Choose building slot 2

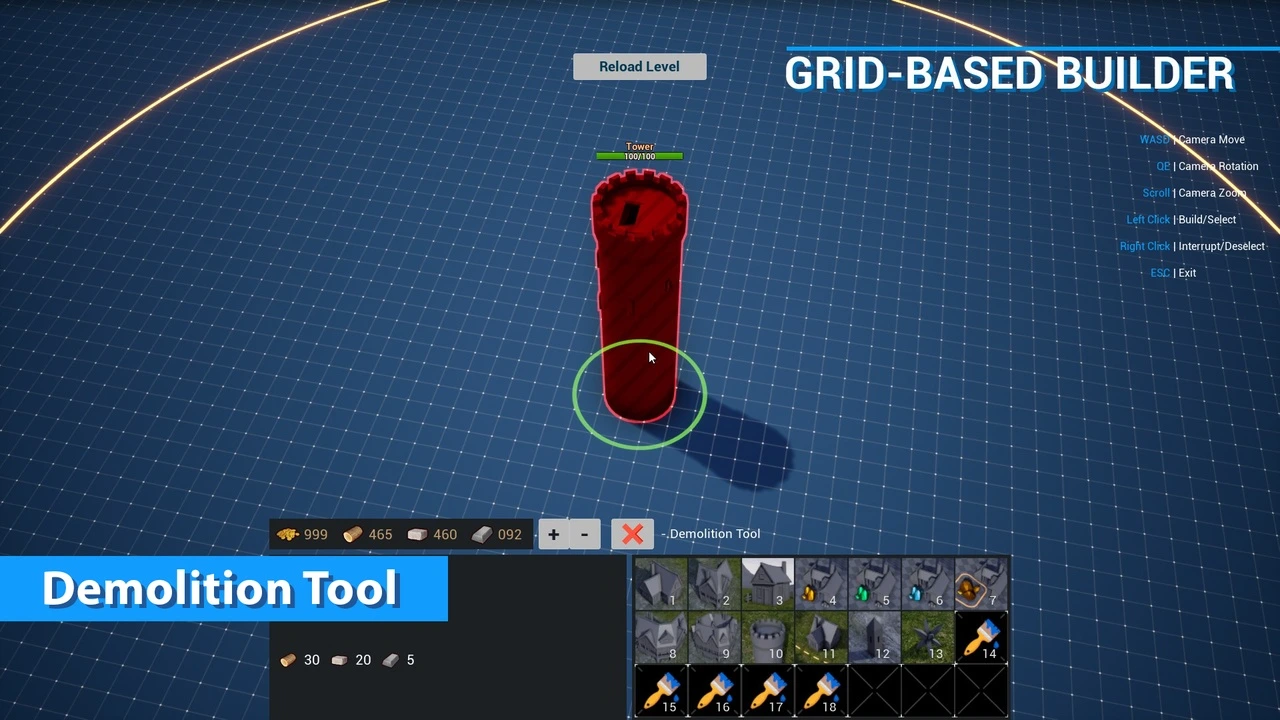pyautogui.click(x=714, y=584)
